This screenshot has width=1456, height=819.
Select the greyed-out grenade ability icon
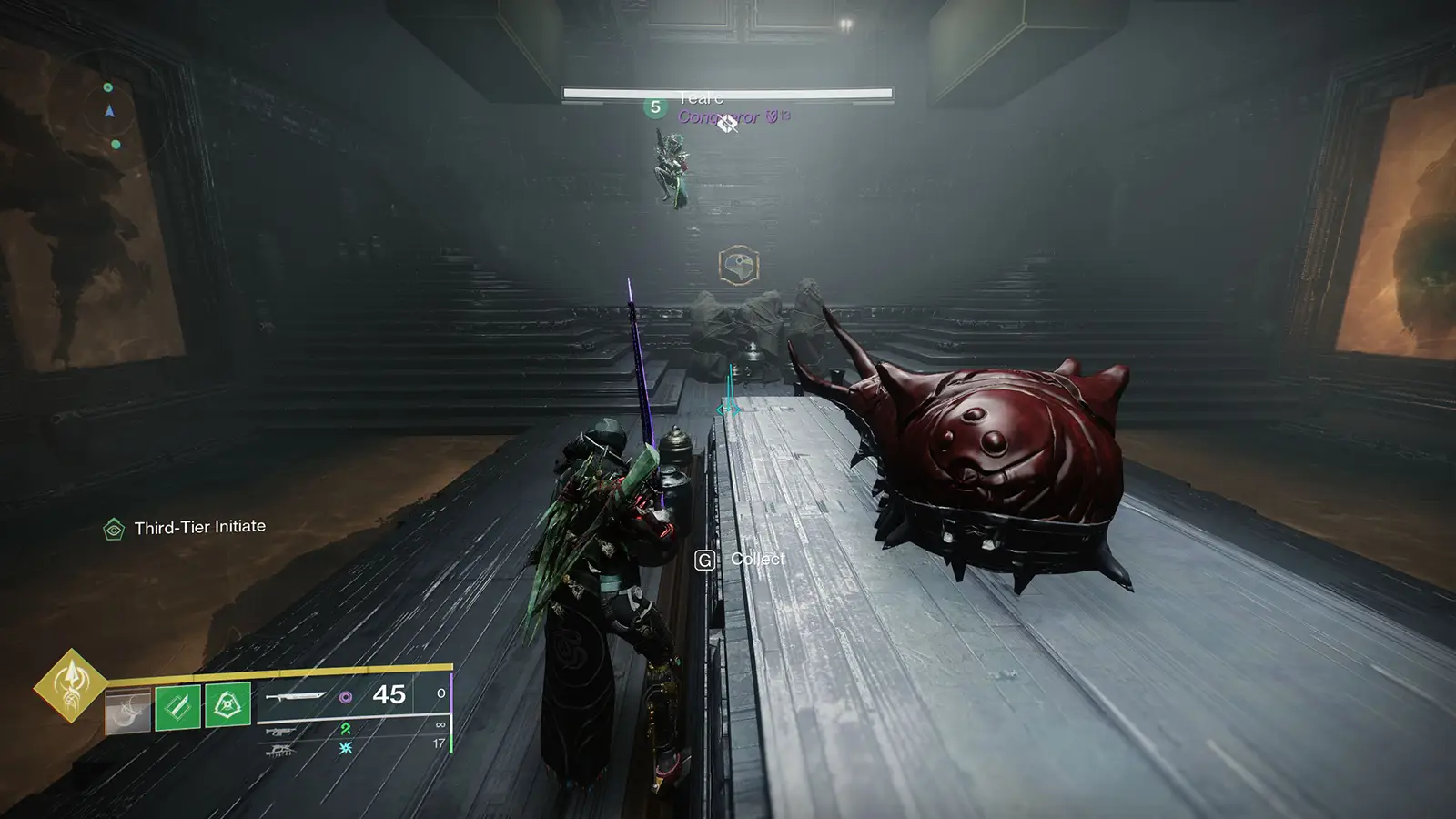(x=126, y=711)
